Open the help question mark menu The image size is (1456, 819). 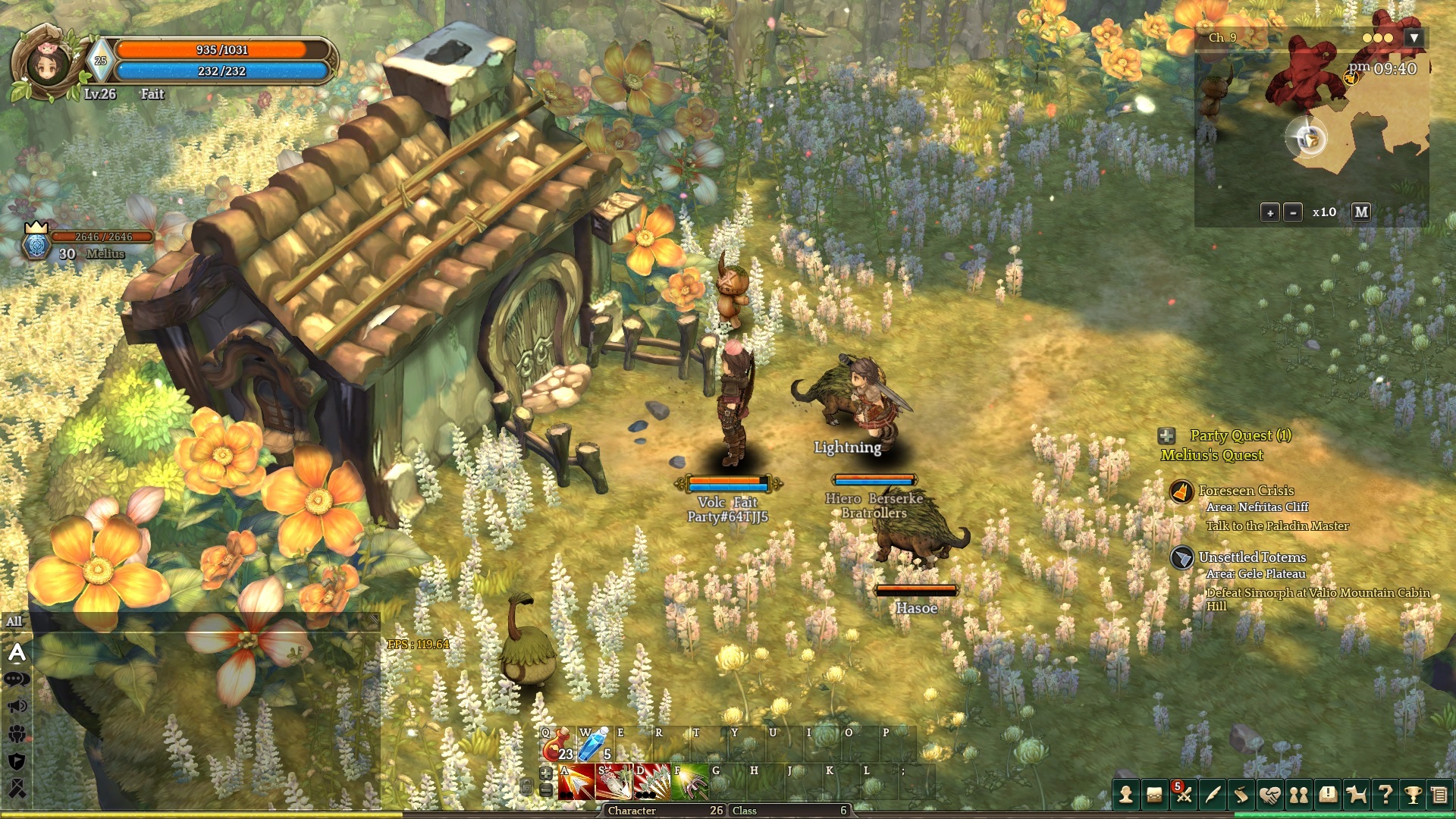pyautogui.click(x=1385, y=795)
